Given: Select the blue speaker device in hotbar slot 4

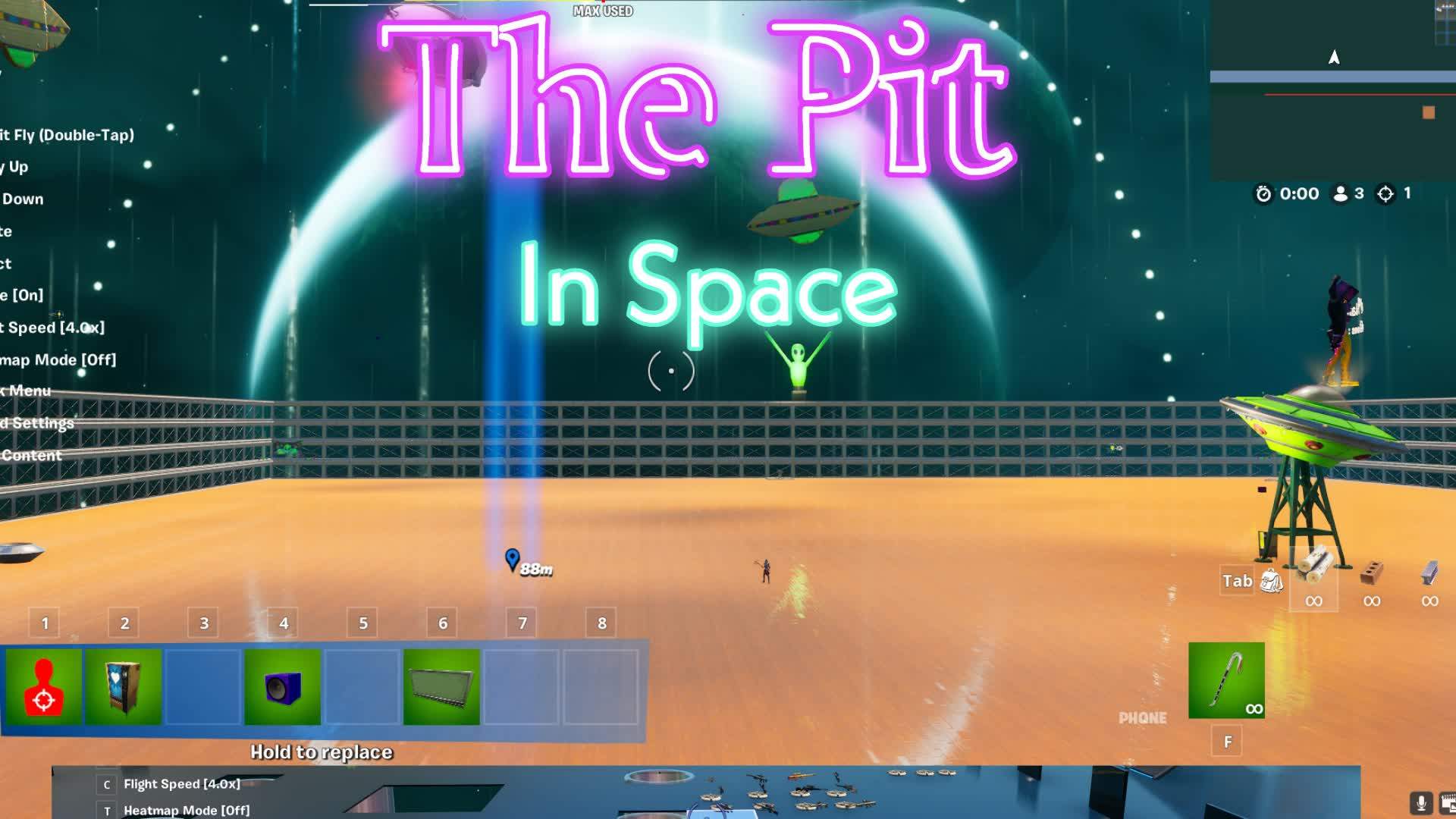Looking at the screenshot, I should pyautogui.click(x=282, y=685).
